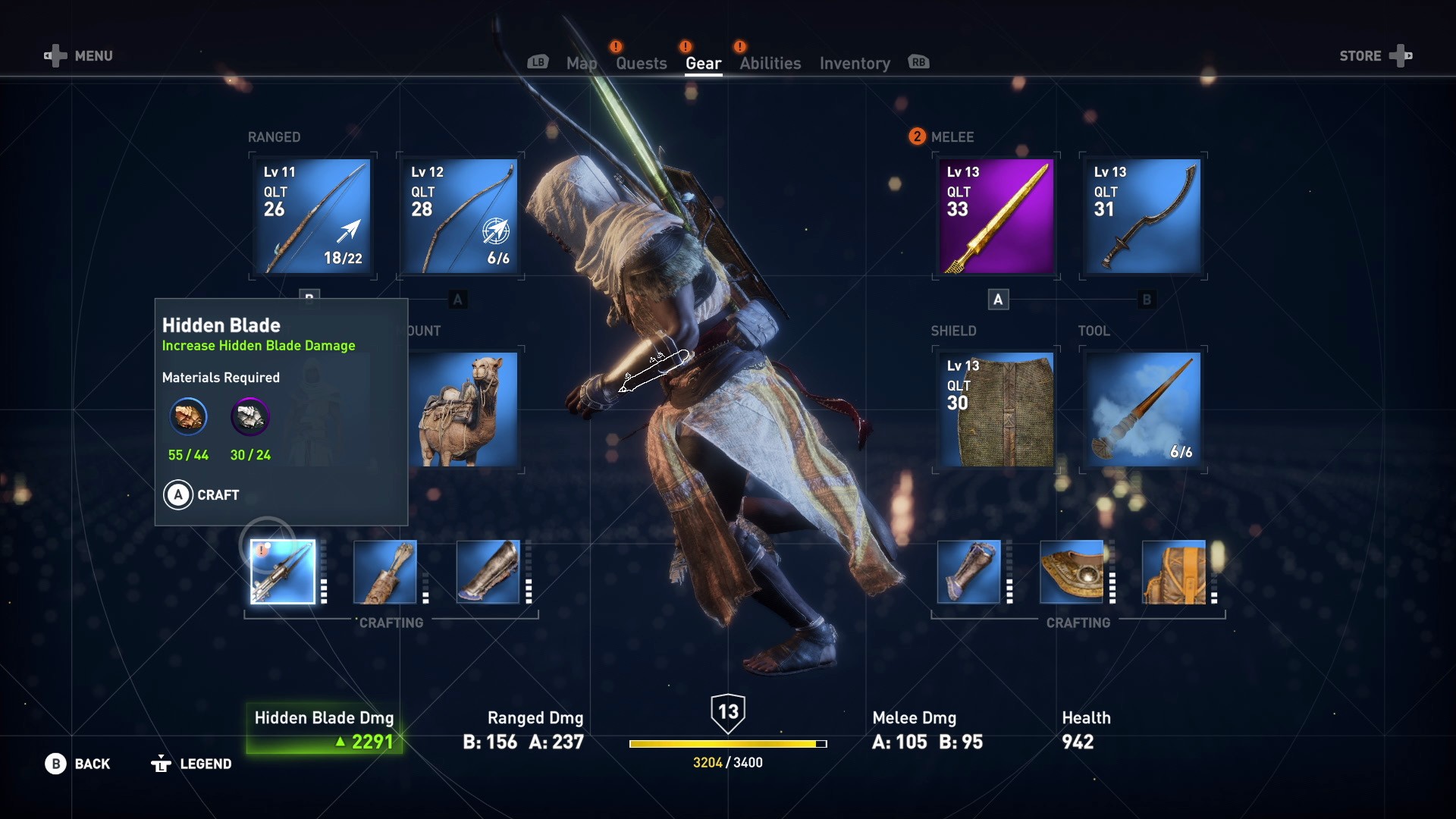Viewport: 1456px width, 819px height.
Task: Craft the Hidden Blade upgrade
Action: (x=202, y=495)
